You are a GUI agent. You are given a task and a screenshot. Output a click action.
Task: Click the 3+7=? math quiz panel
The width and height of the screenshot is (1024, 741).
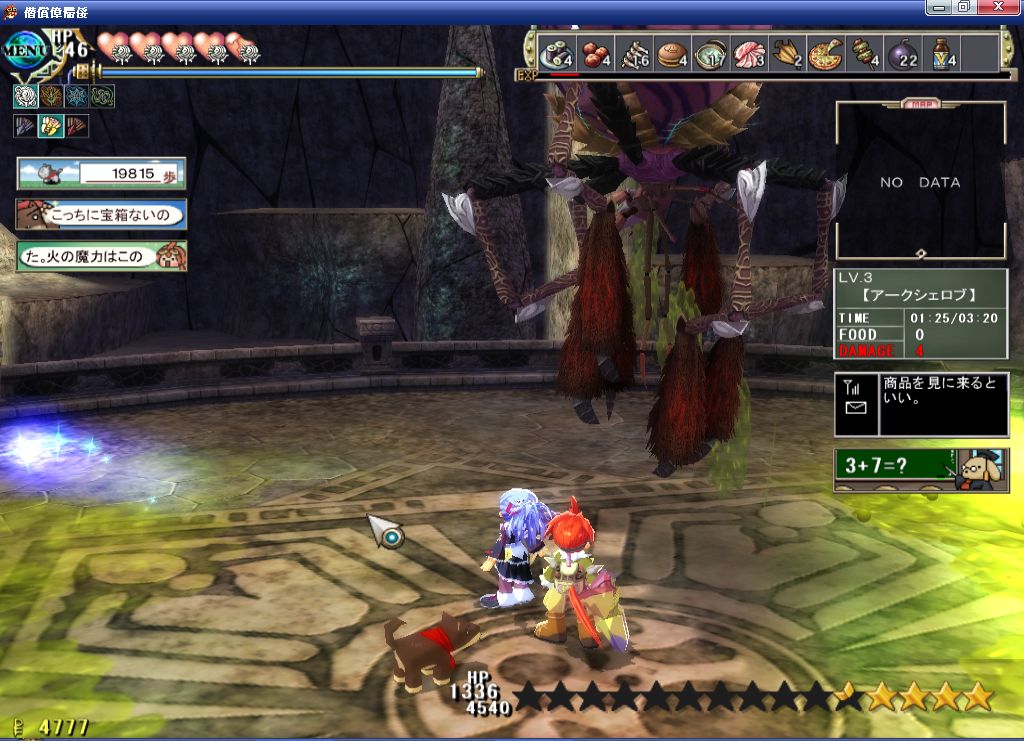[x=920, y=469]
